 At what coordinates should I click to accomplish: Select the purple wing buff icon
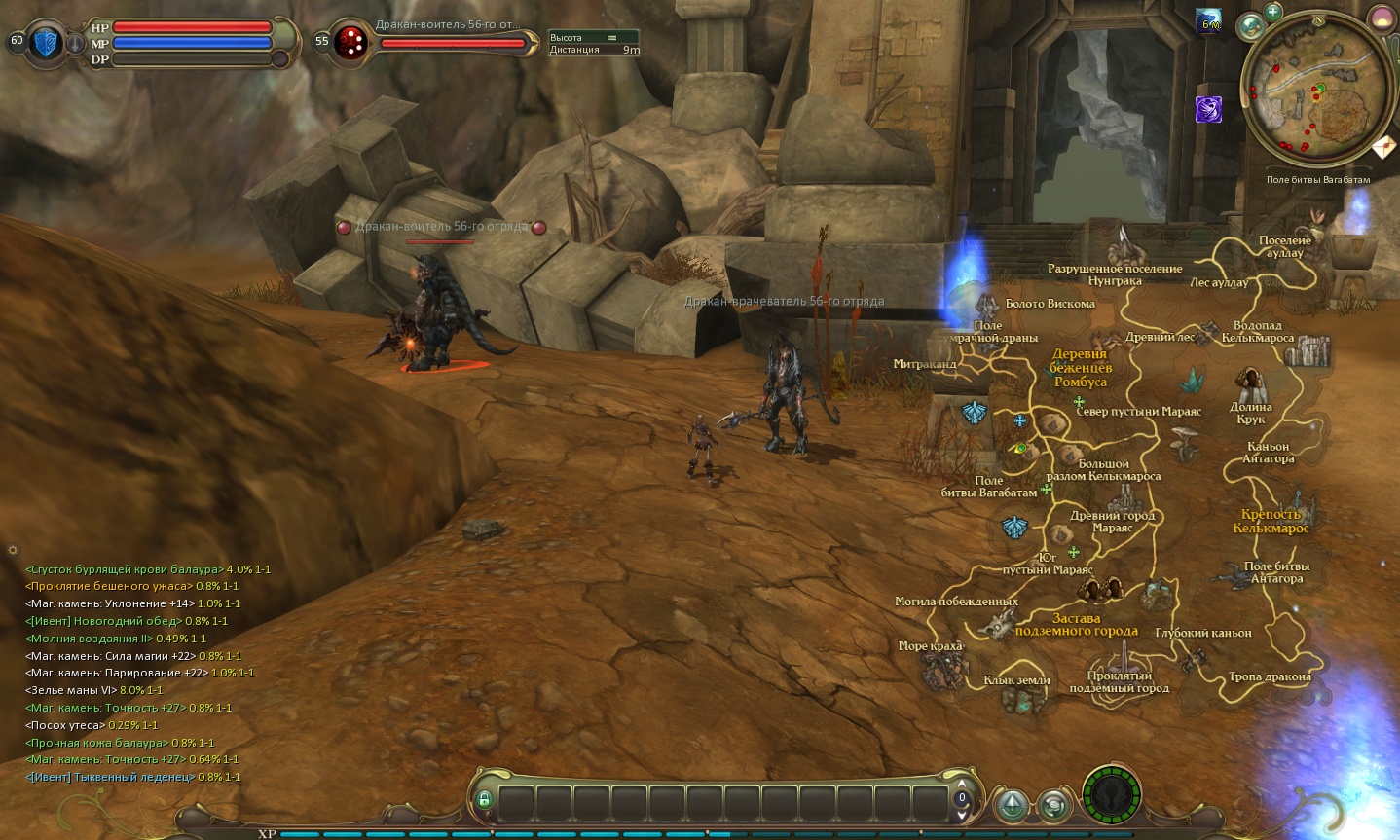point(1208,109)
